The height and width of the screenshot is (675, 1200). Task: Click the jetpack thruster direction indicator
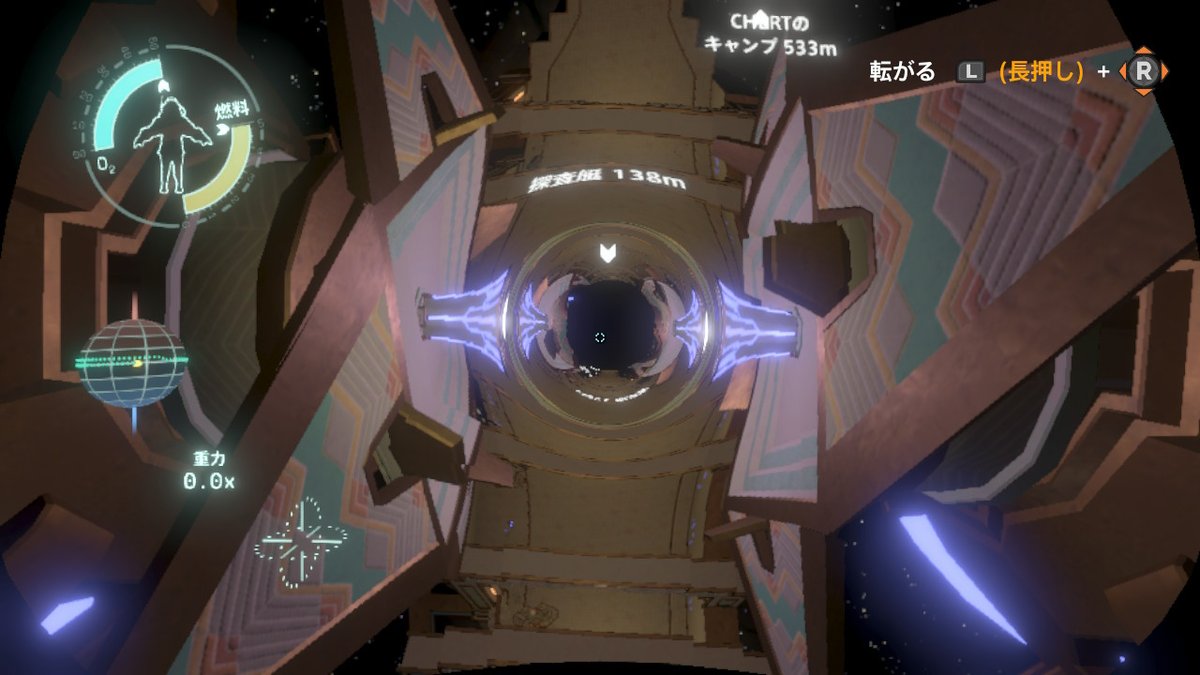pos(300,543)
